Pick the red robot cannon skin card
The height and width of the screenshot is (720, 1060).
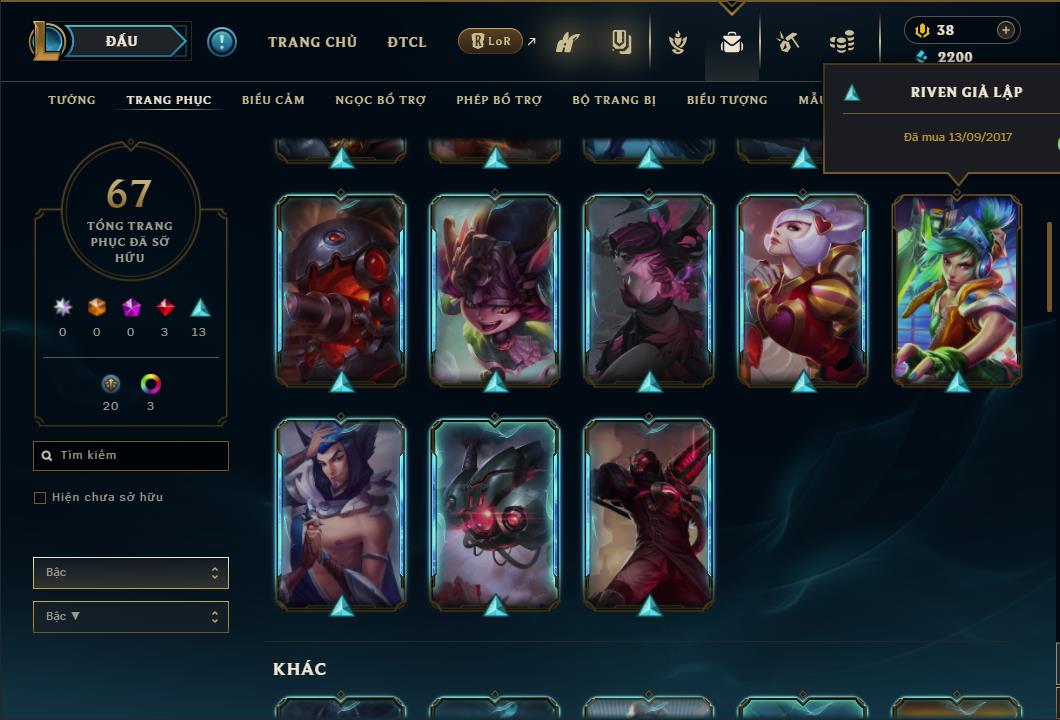[x=341, y=289]
